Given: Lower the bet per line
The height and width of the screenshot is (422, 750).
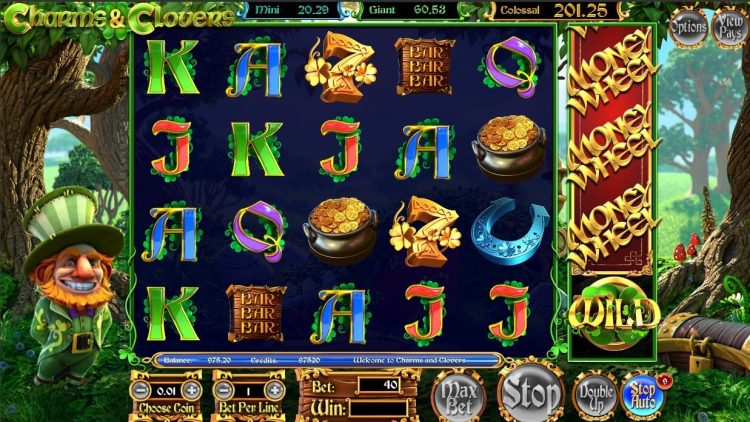Looking at the screenshot, I should pyautogui.click(x=223, y=389).
